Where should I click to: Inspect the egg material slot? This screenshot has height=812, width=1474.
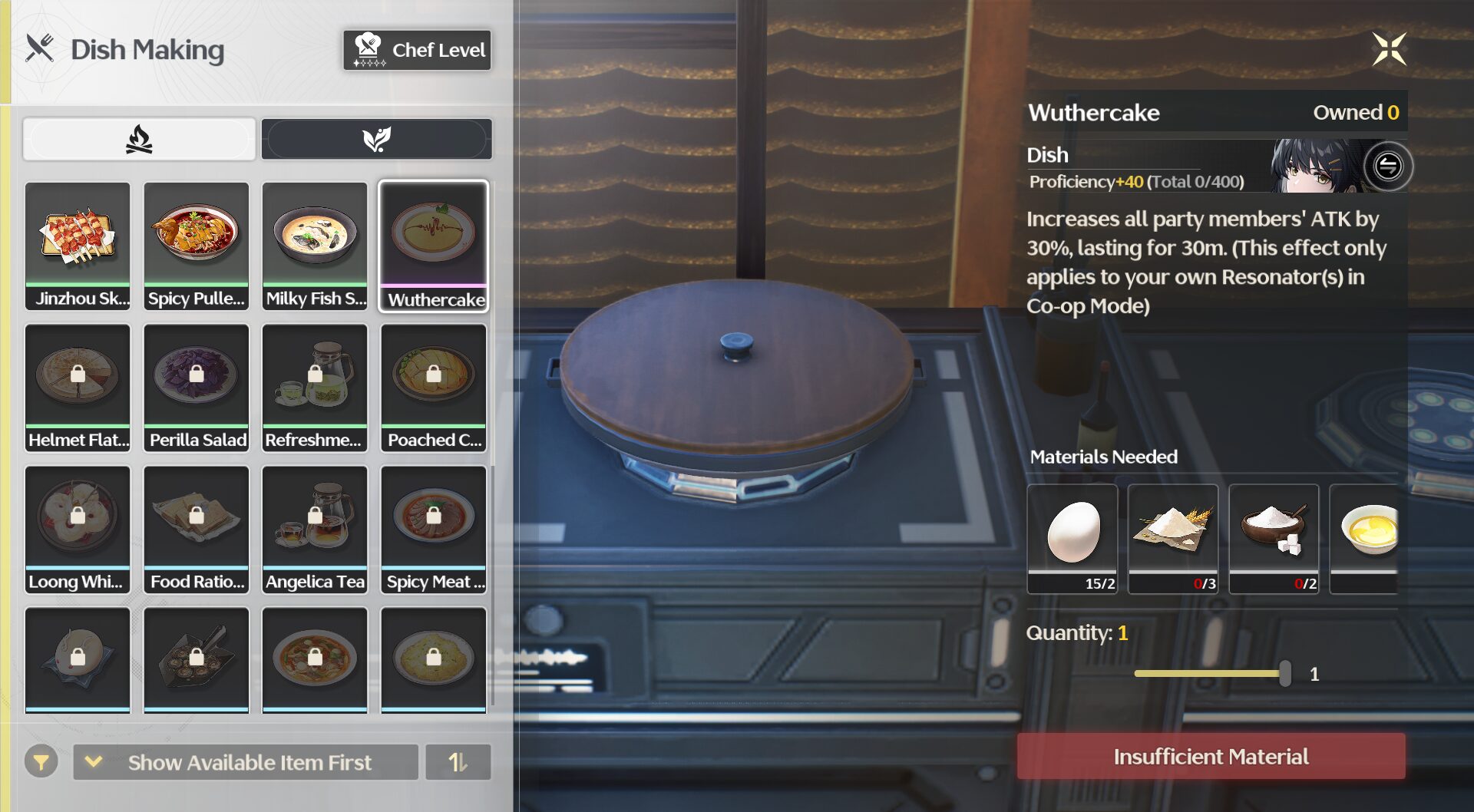pos(1072,537)
